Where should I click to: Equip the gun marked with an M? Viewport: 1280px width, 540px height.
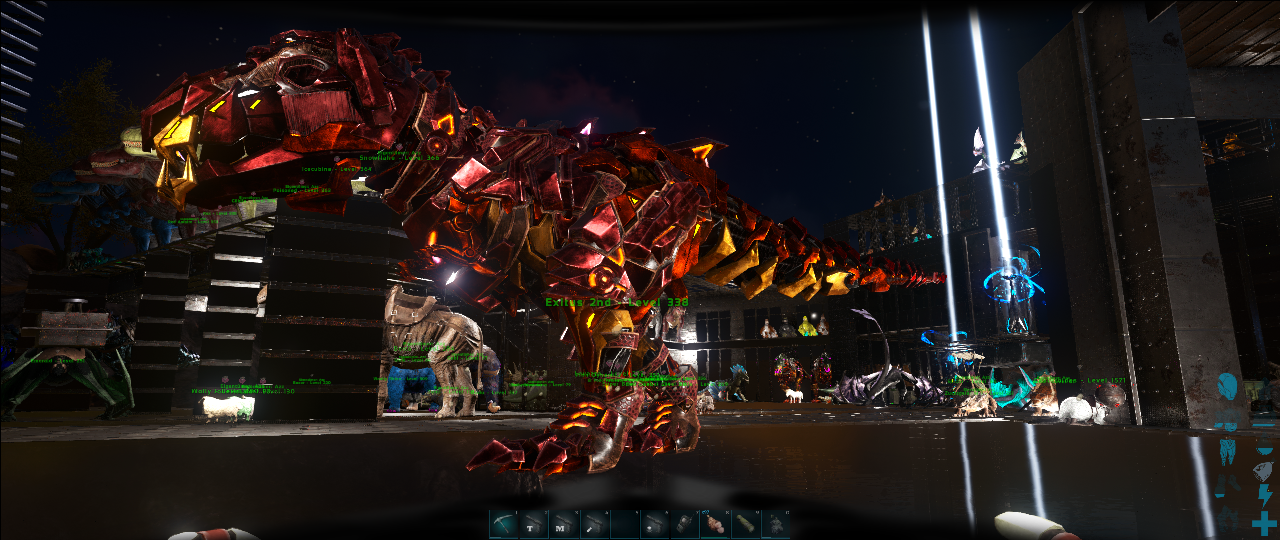(564, 523)
